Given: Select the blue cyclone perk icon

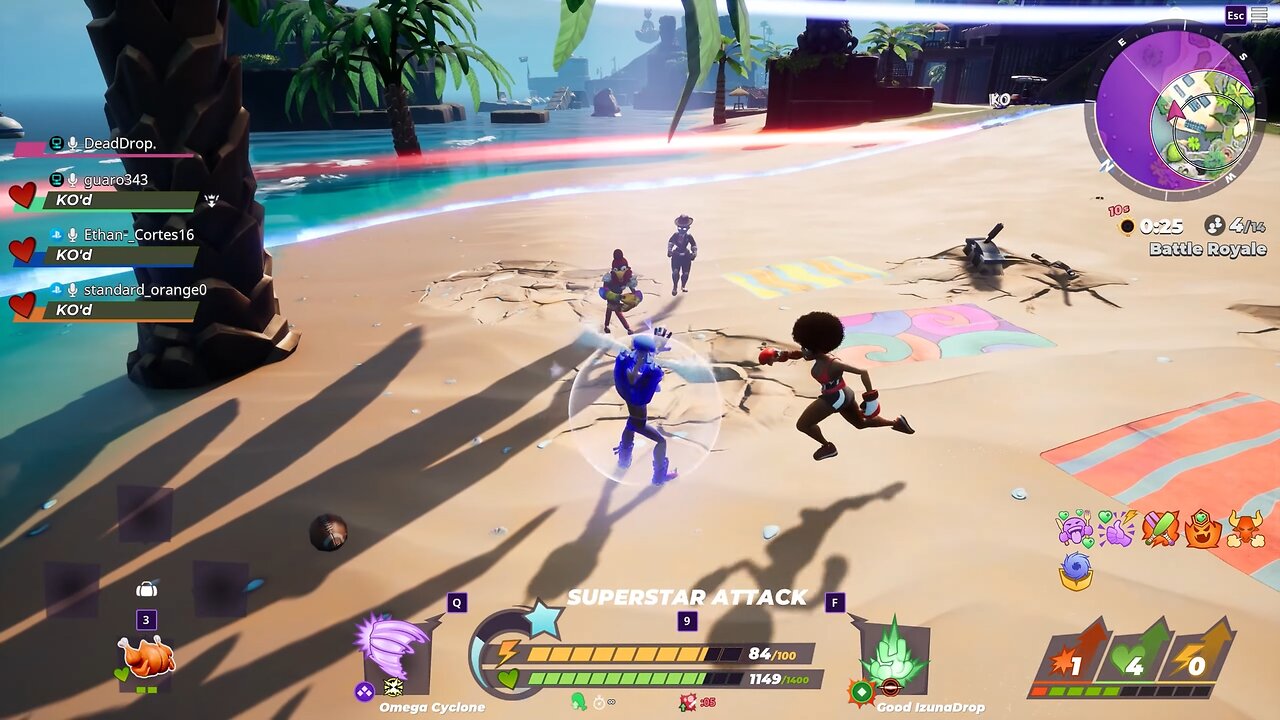Looking at the screenshot, I should click(x=1076, y=571).
